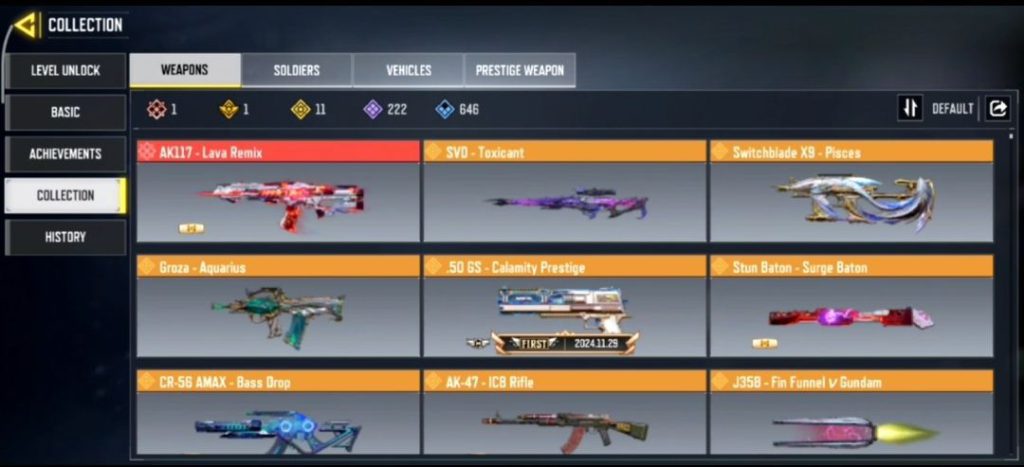This screenshot has height=467, width=1024.
Task: Select the Basic menu entry
Action: [65, 112]
